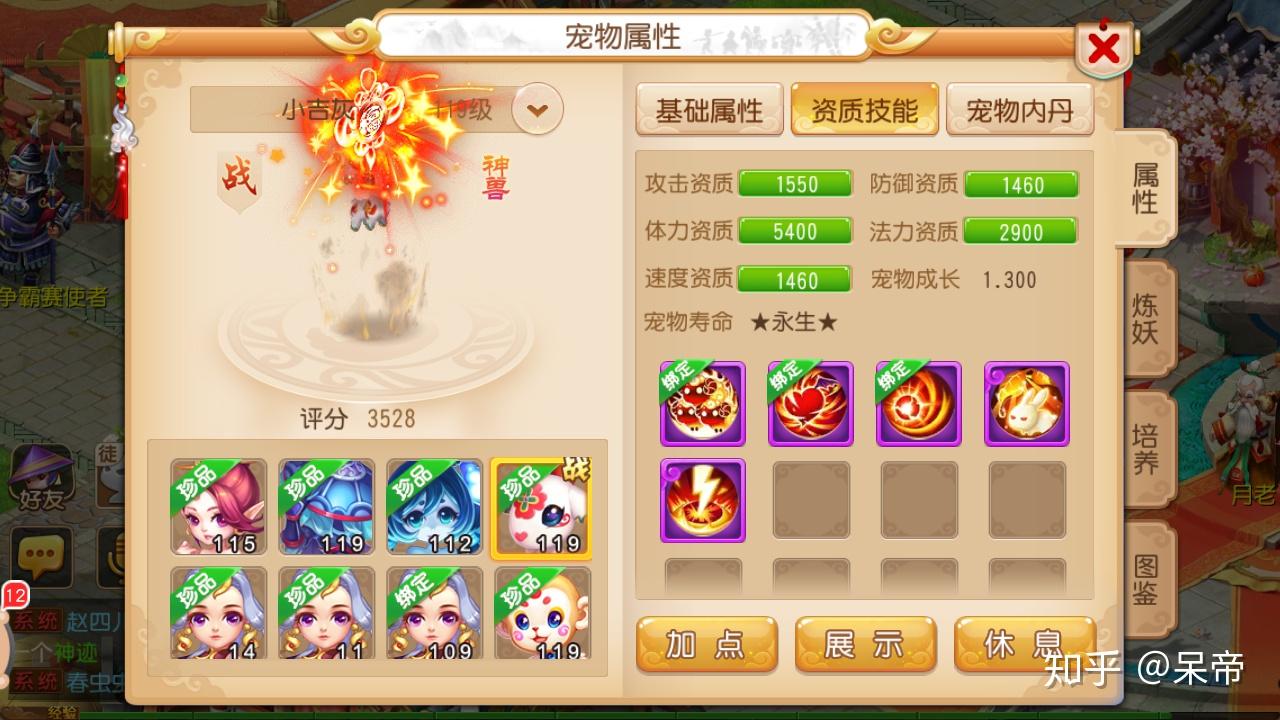Select the level 119 pet thumbnail with 战 badge

(540, 505)
